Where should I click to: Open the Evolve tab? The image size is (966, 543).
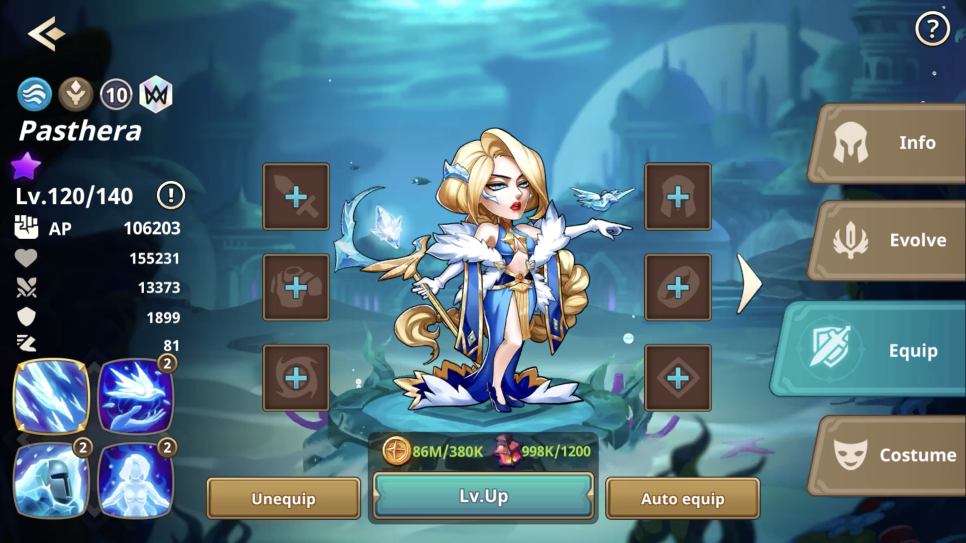pyautogui.click(x=890, y=240)
